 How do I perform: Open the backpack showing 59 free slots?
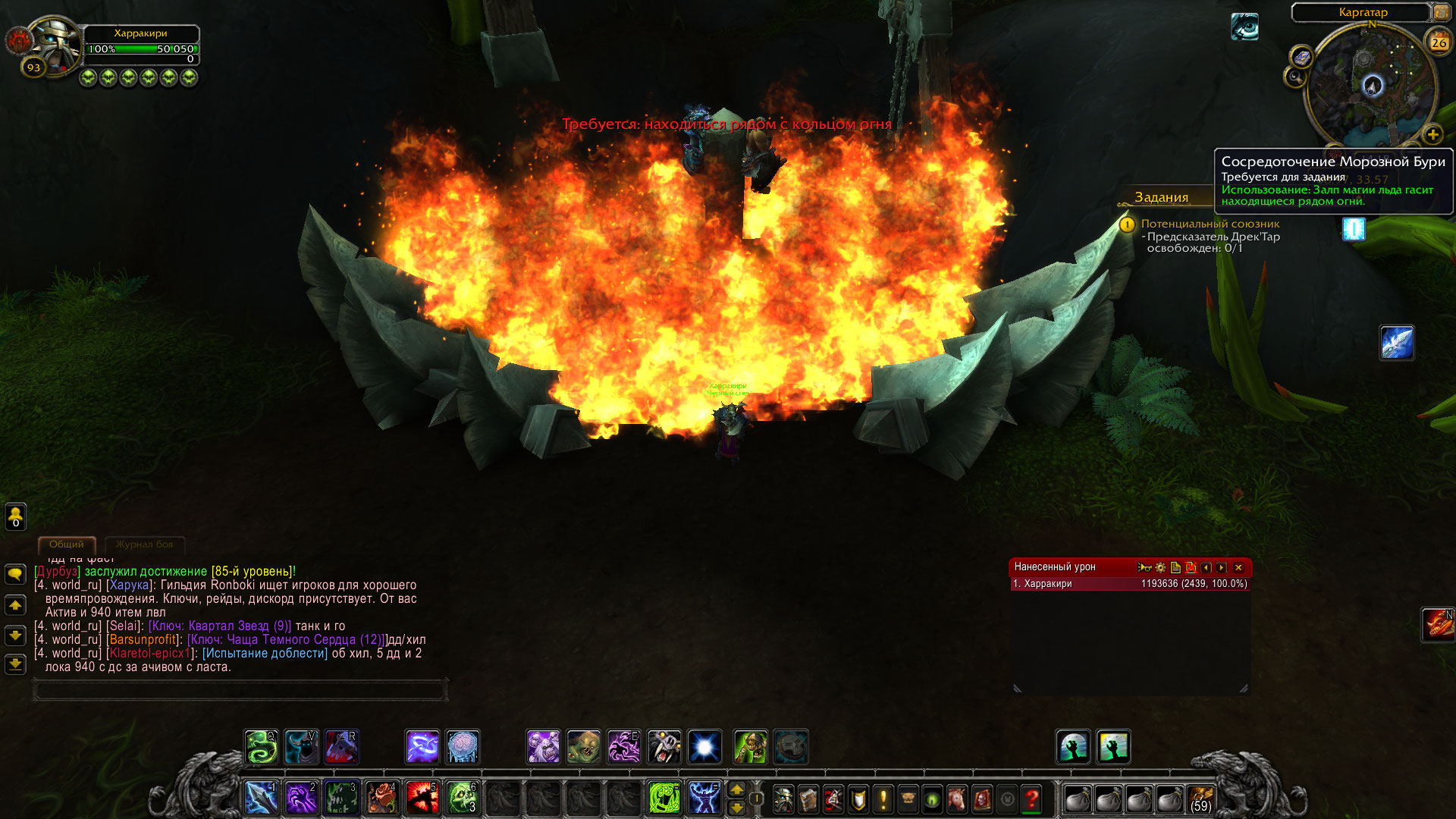coord(1200,799)
